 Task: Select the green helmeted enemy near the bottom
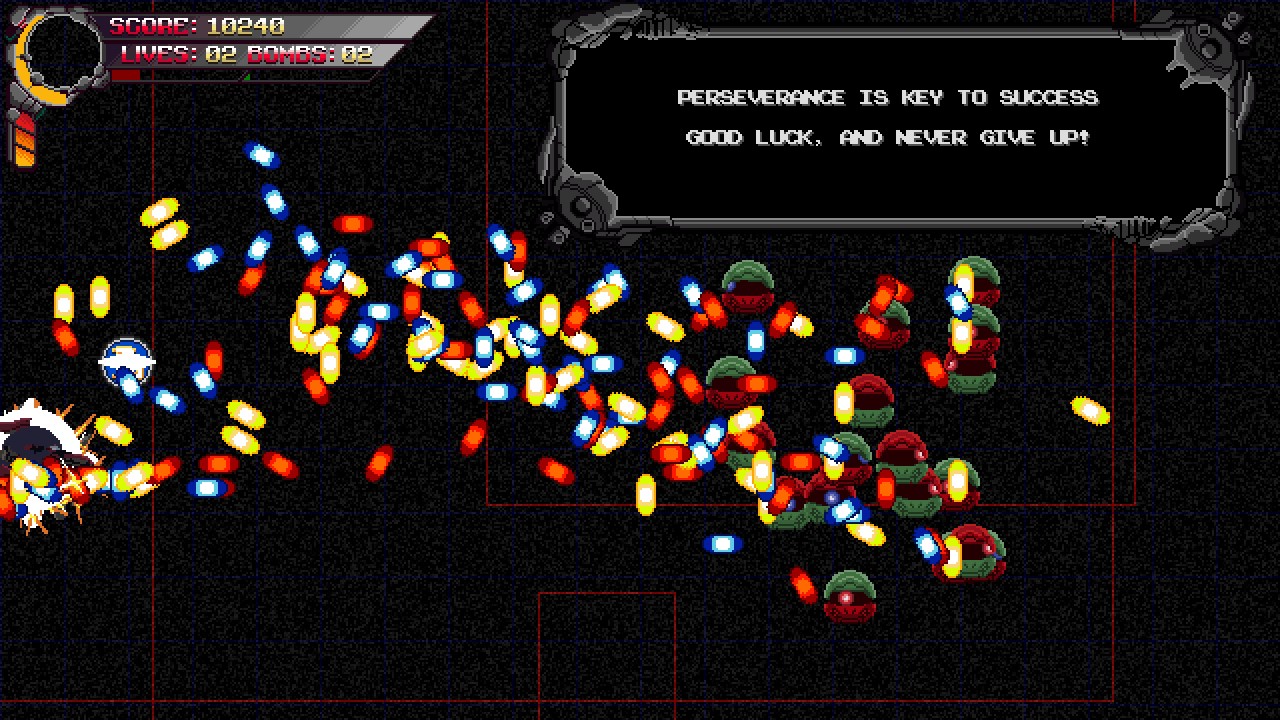pyautogui.click(x=847, y=597)
